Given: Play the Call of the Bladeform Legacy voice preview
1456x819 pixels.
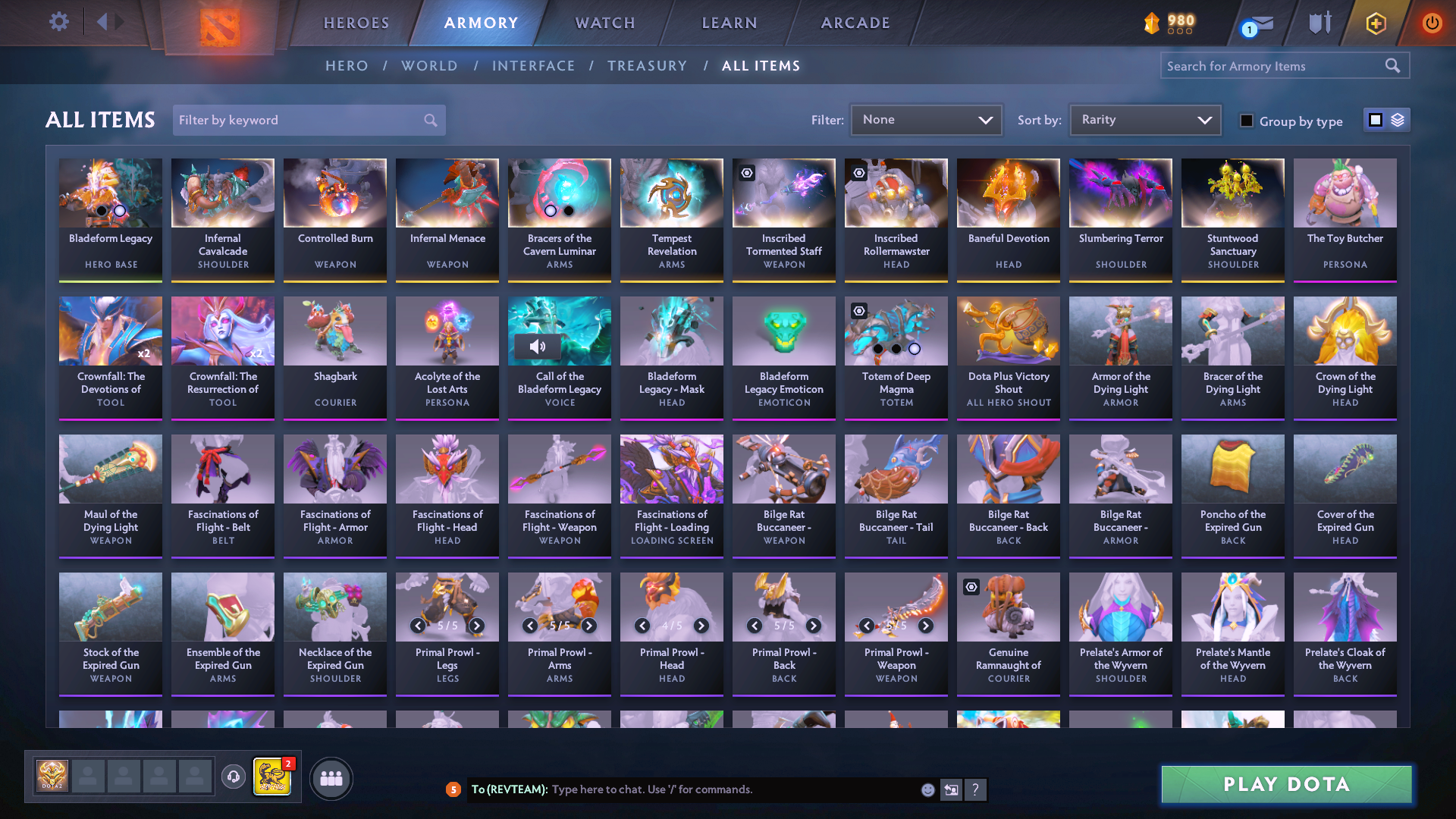Looking at the screenshot, I should coord(538,347).
